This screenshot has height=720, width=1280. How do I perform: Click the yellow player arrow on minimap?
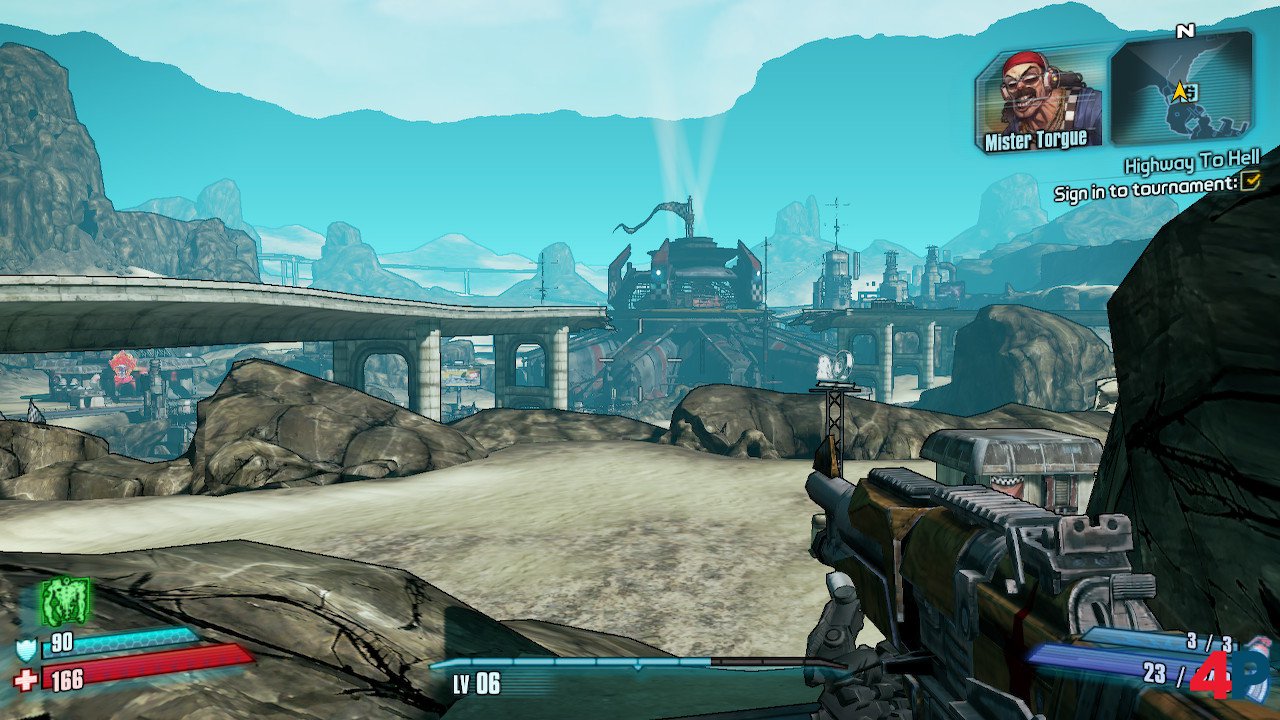1180,92
